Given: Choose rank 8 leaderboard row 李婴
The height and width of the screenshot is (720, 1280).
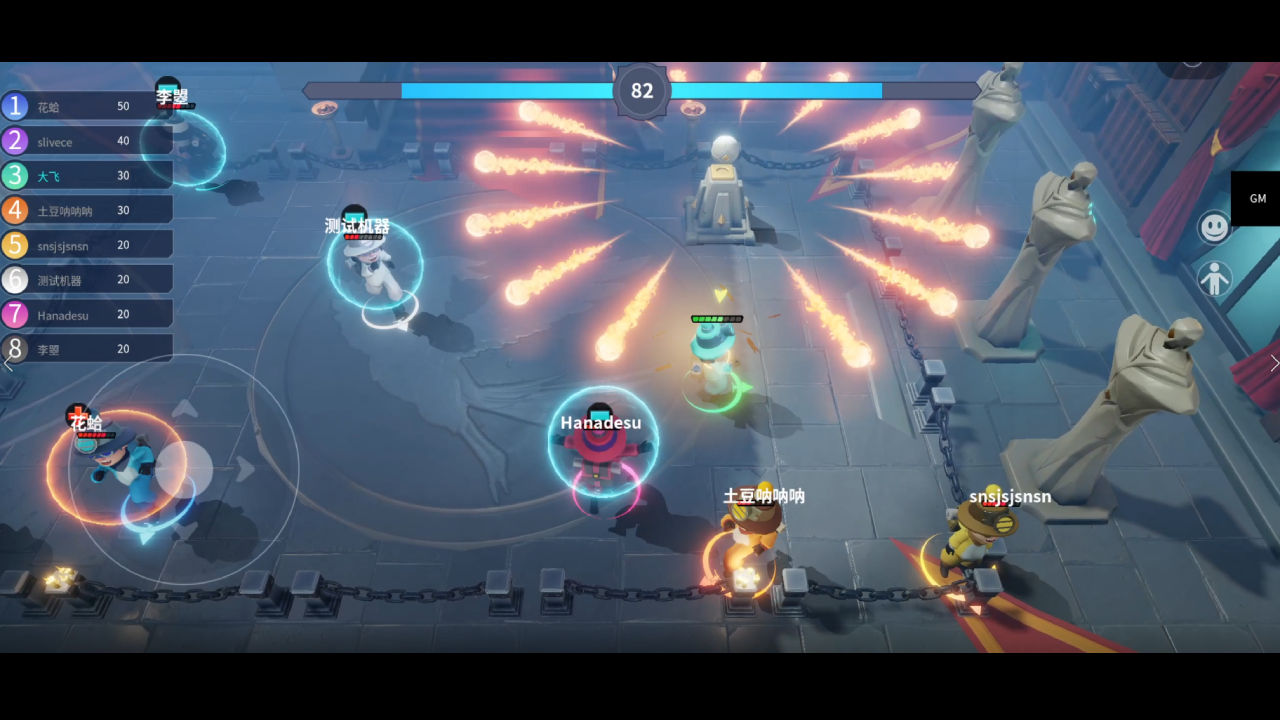Looking at the screenshot, I should (x=86, y=348).
